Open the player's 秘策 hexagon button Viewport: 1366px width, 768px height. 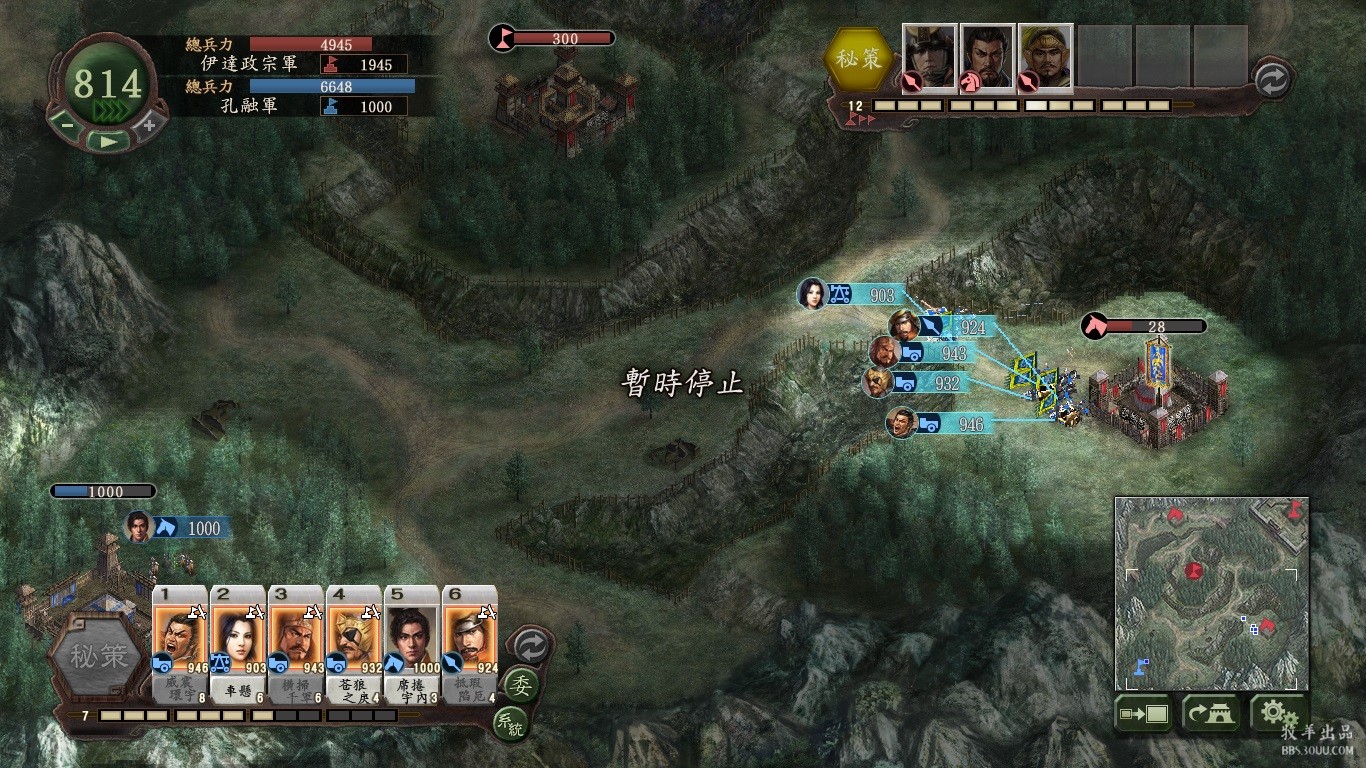(98, 656)
